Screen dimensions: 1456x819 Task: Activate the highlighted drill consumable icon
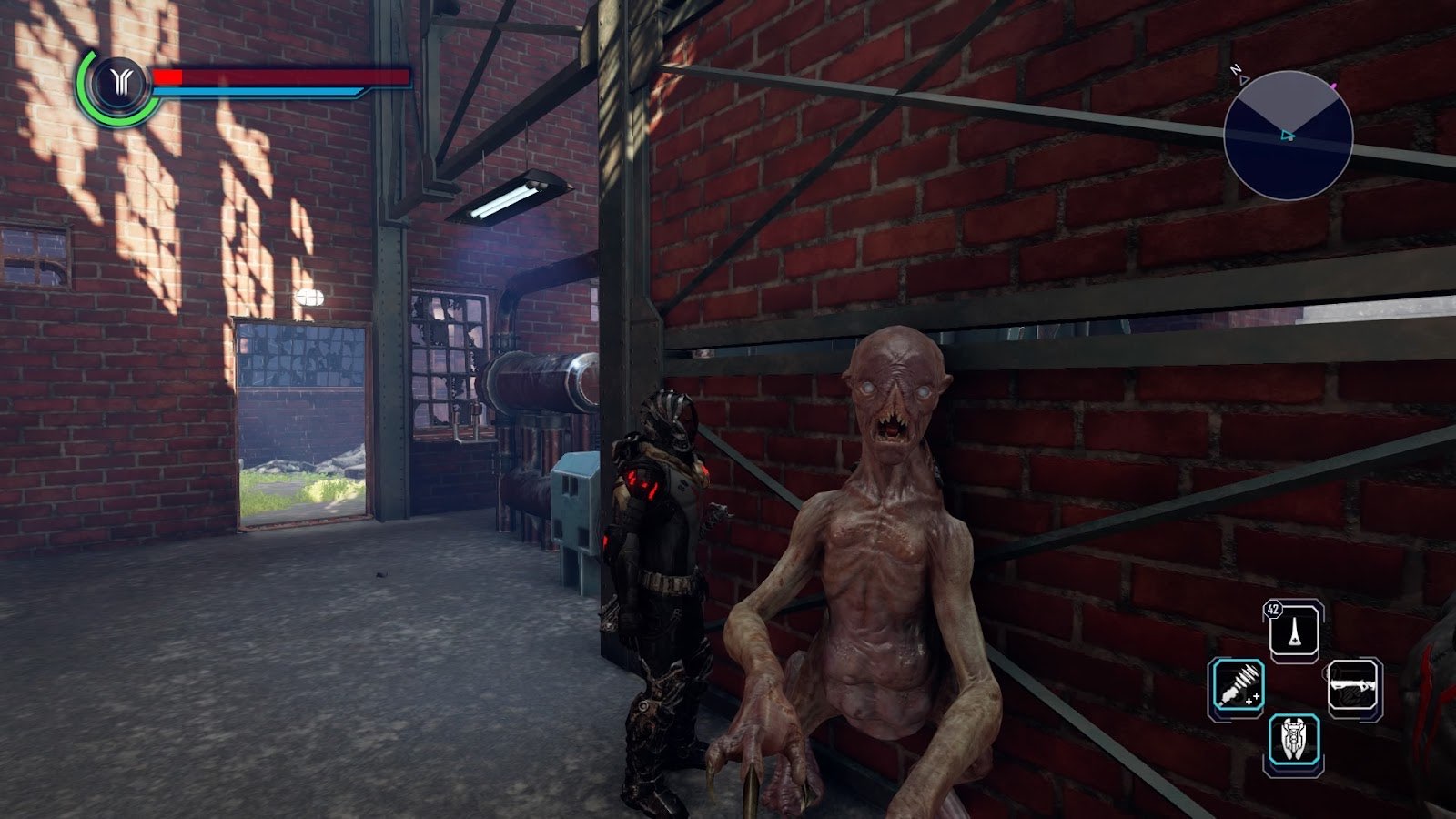coord(1238,684)
